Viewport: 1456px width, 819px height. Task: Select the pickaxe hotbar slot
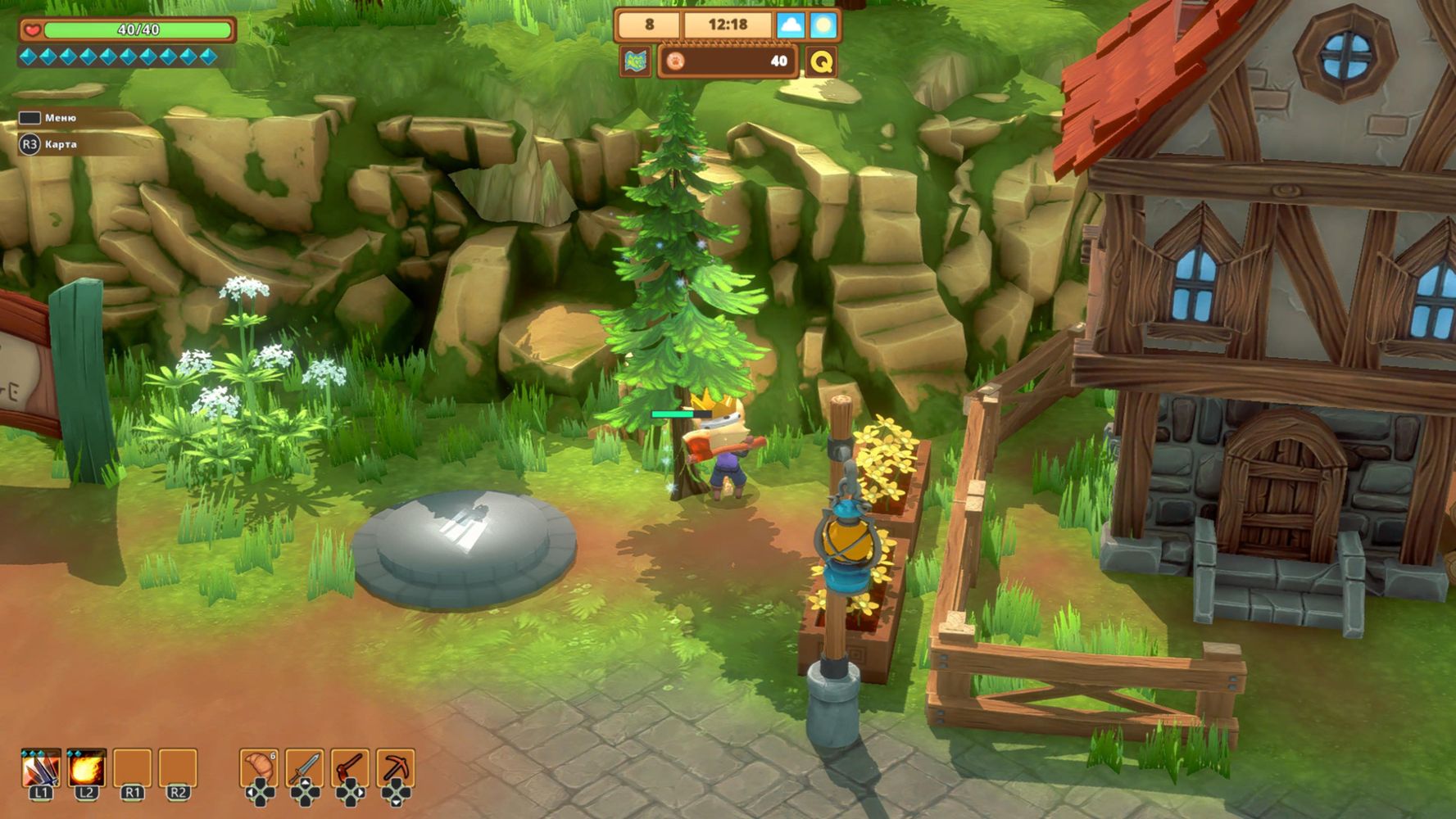pos(397,769)
